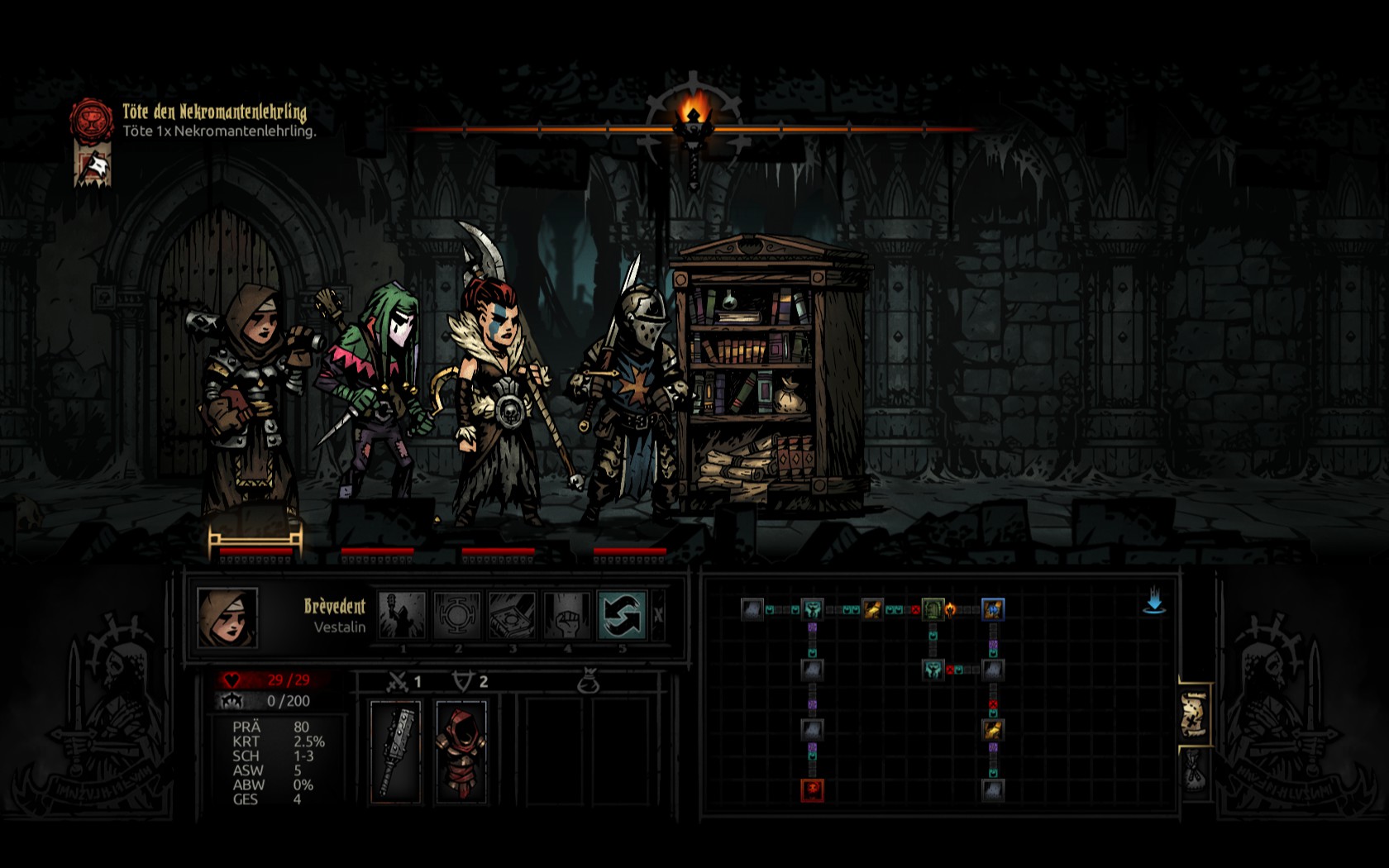Open Brèvedent's Vestalin portrait
The image size is (1389, 868).
(x=227, y=618)
